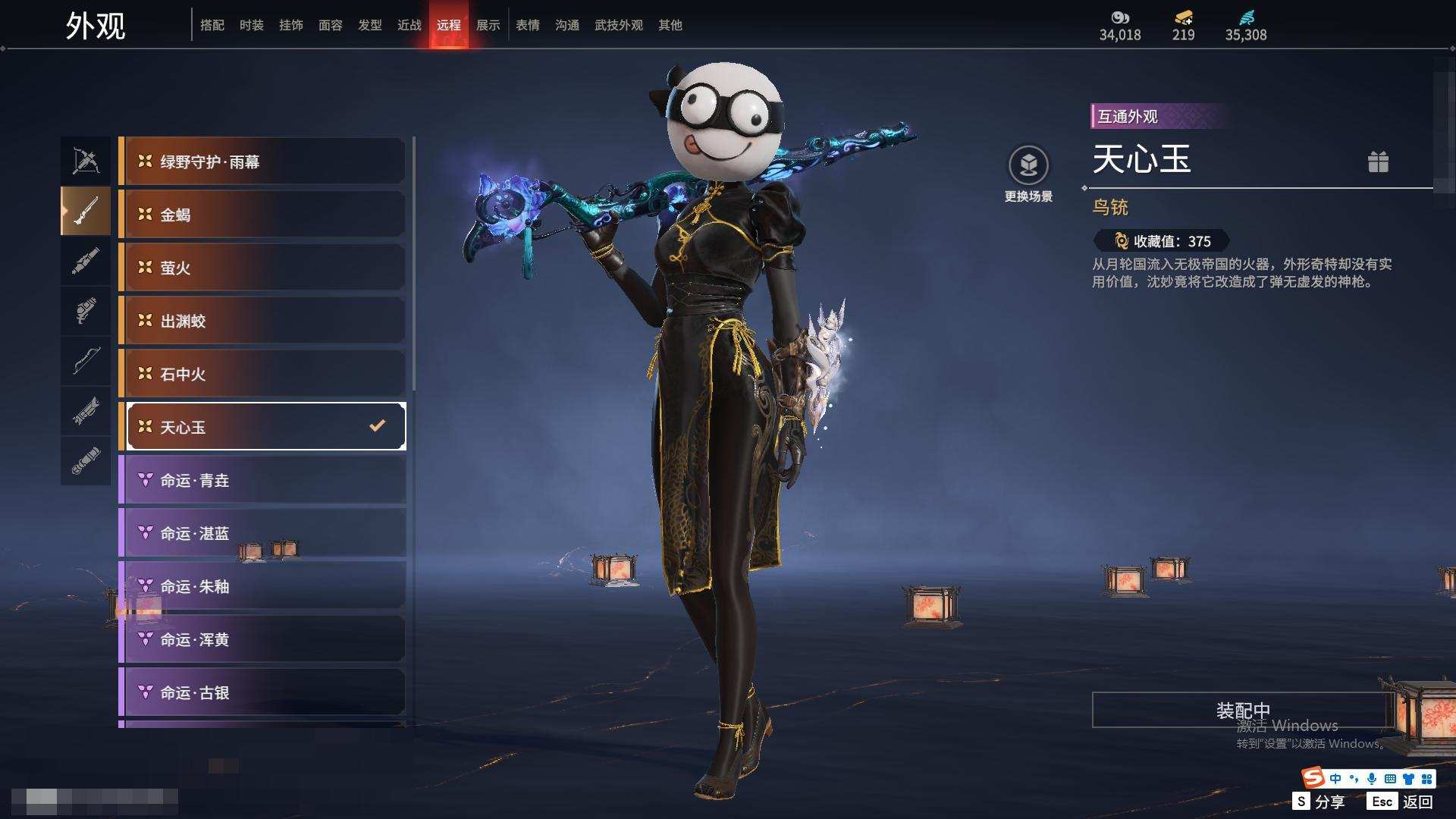Switch to the 时装 tab
This screenshot has height=819, width=1456.
click(251, 25)
